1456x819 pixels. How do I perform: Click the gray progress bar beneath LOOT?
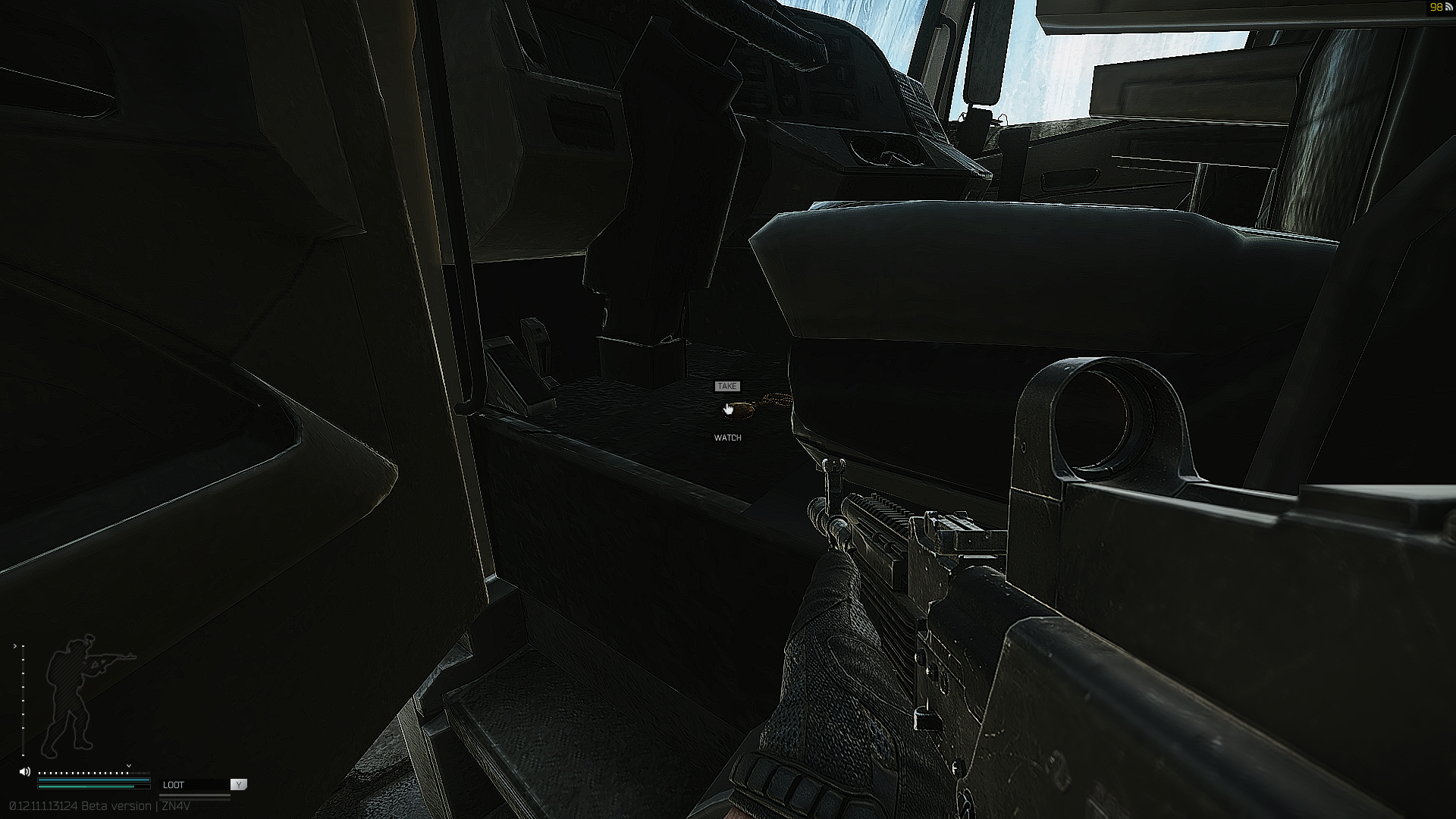[x=194, y=795]
